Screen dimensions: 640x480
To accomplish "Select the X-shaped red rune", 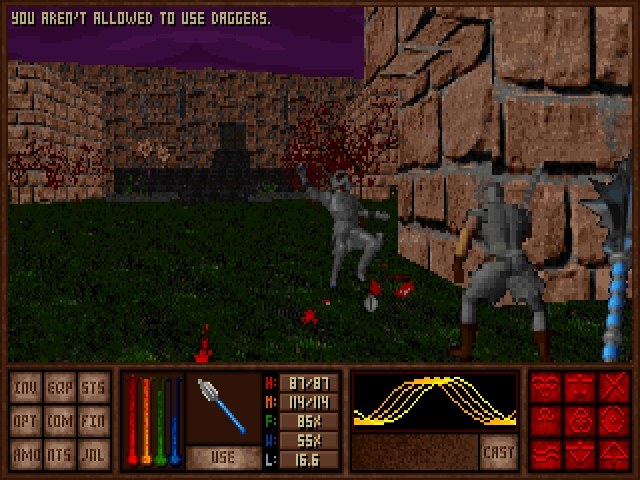I will (612, 387).
